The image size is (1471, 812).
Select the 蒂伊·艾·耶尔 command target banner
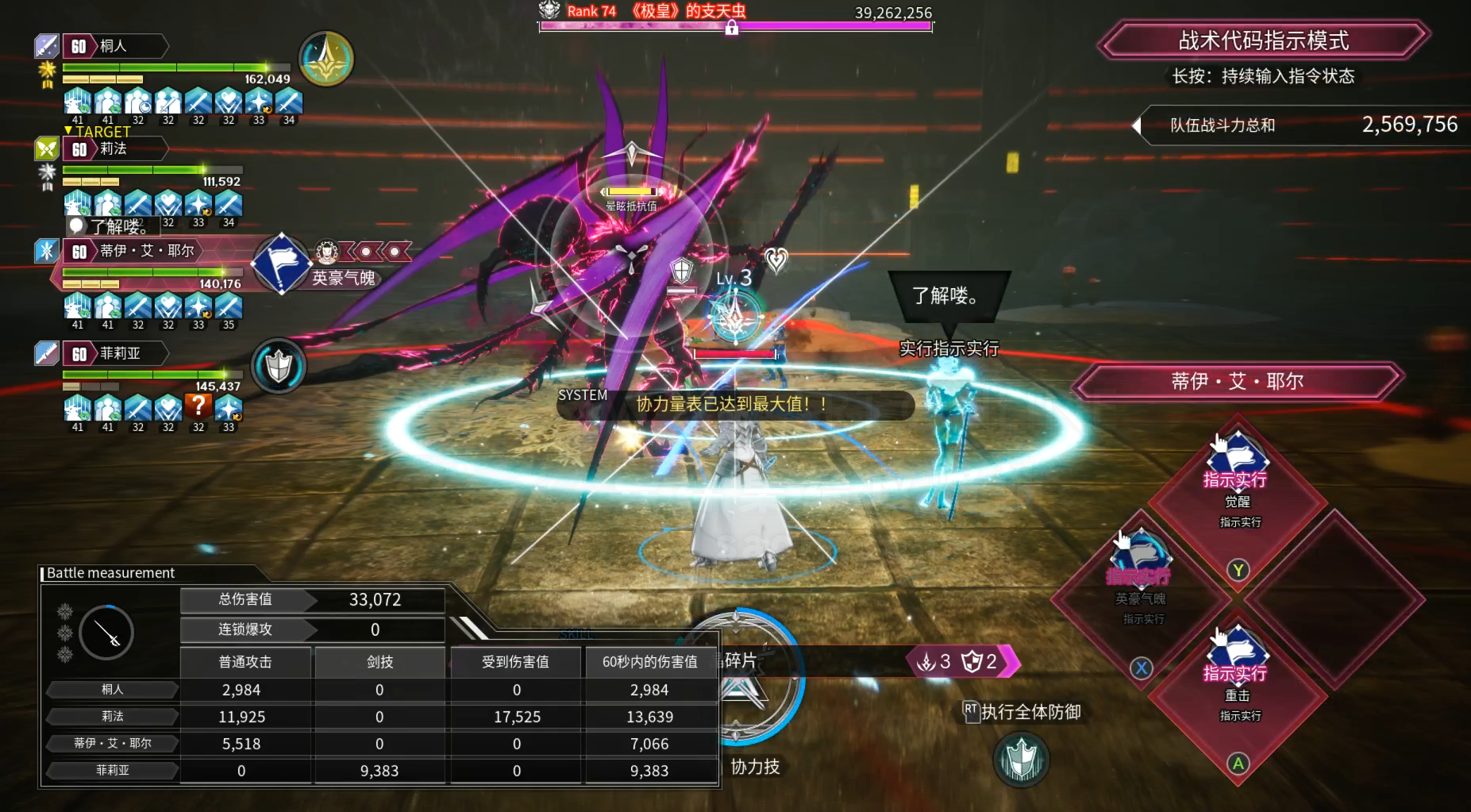(1237, 382)
